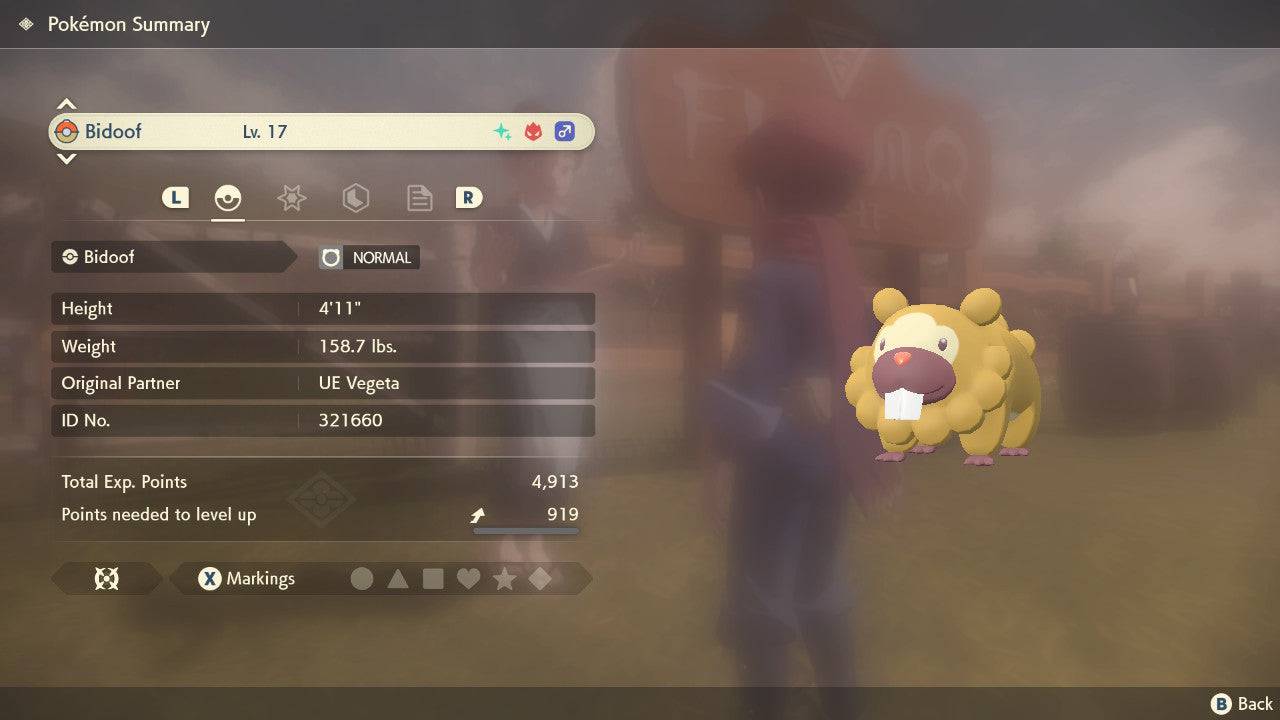Switch to previous Pokémon with up arrow
This screenshot has width=1280, height=720.
[66, 104]
